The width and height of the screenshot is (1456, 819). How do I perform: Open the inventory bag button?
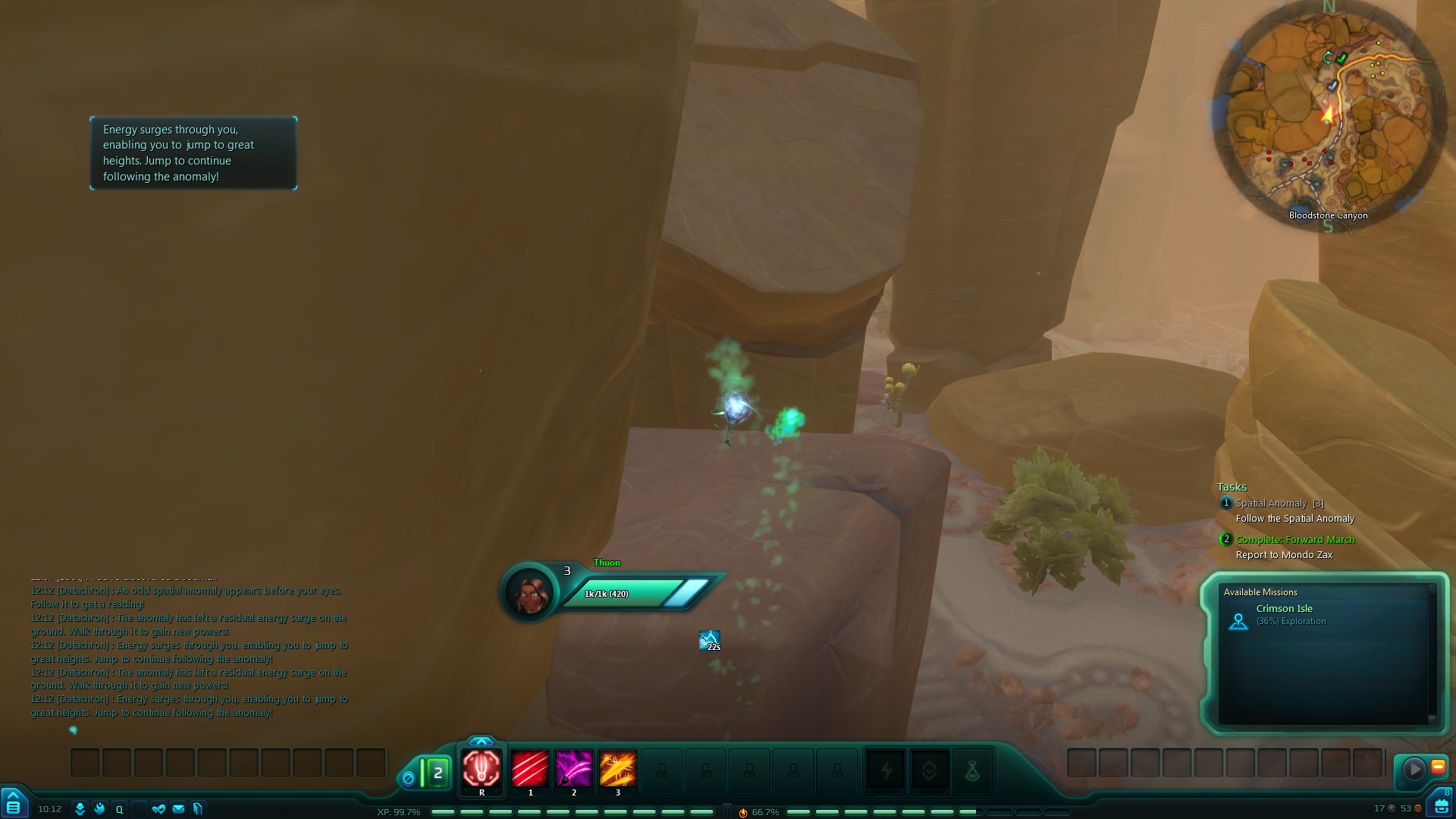point(1441,805)
